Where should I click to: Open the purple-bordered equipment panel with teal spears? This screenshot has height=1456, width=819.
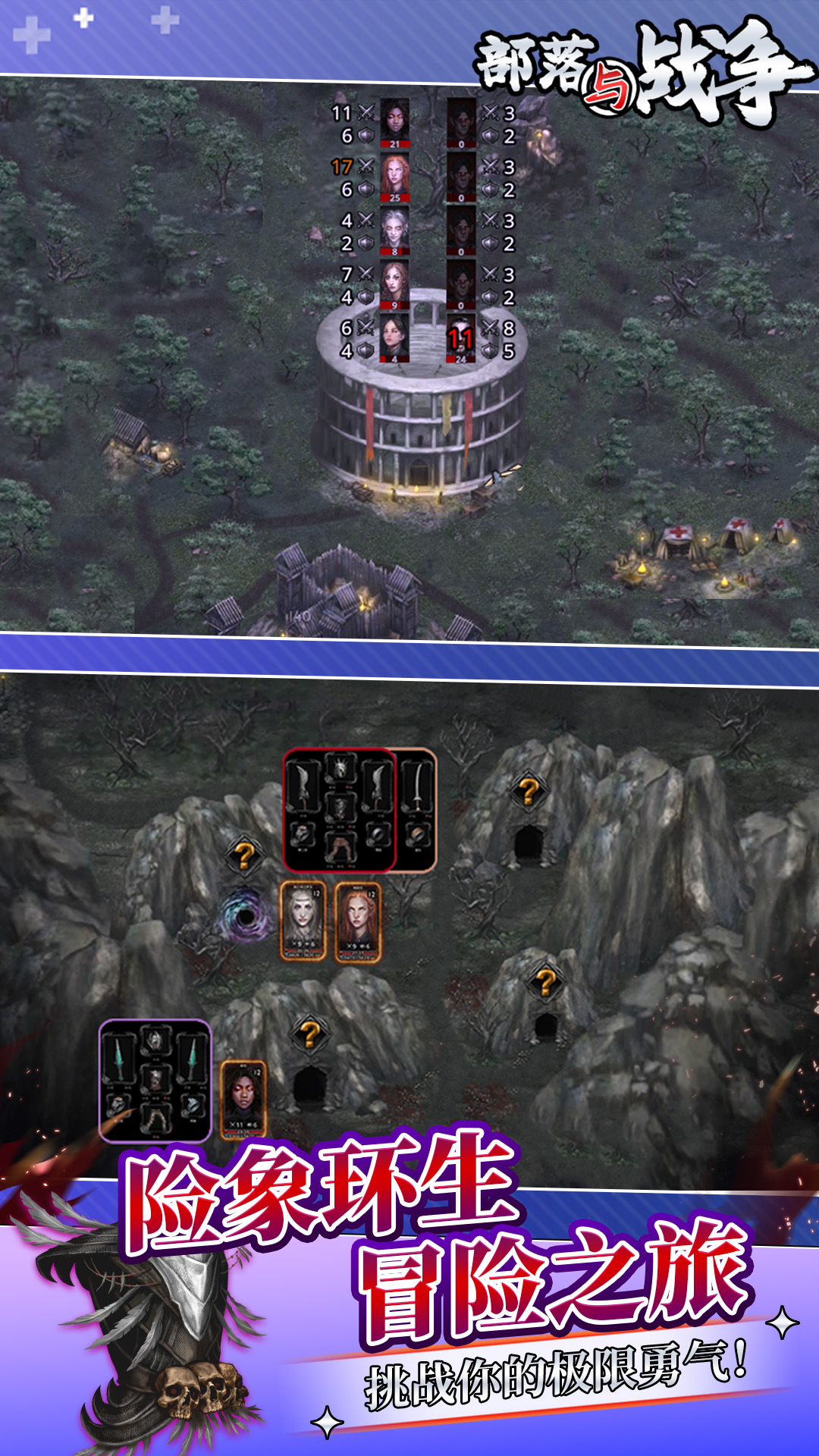(155, 1081)
